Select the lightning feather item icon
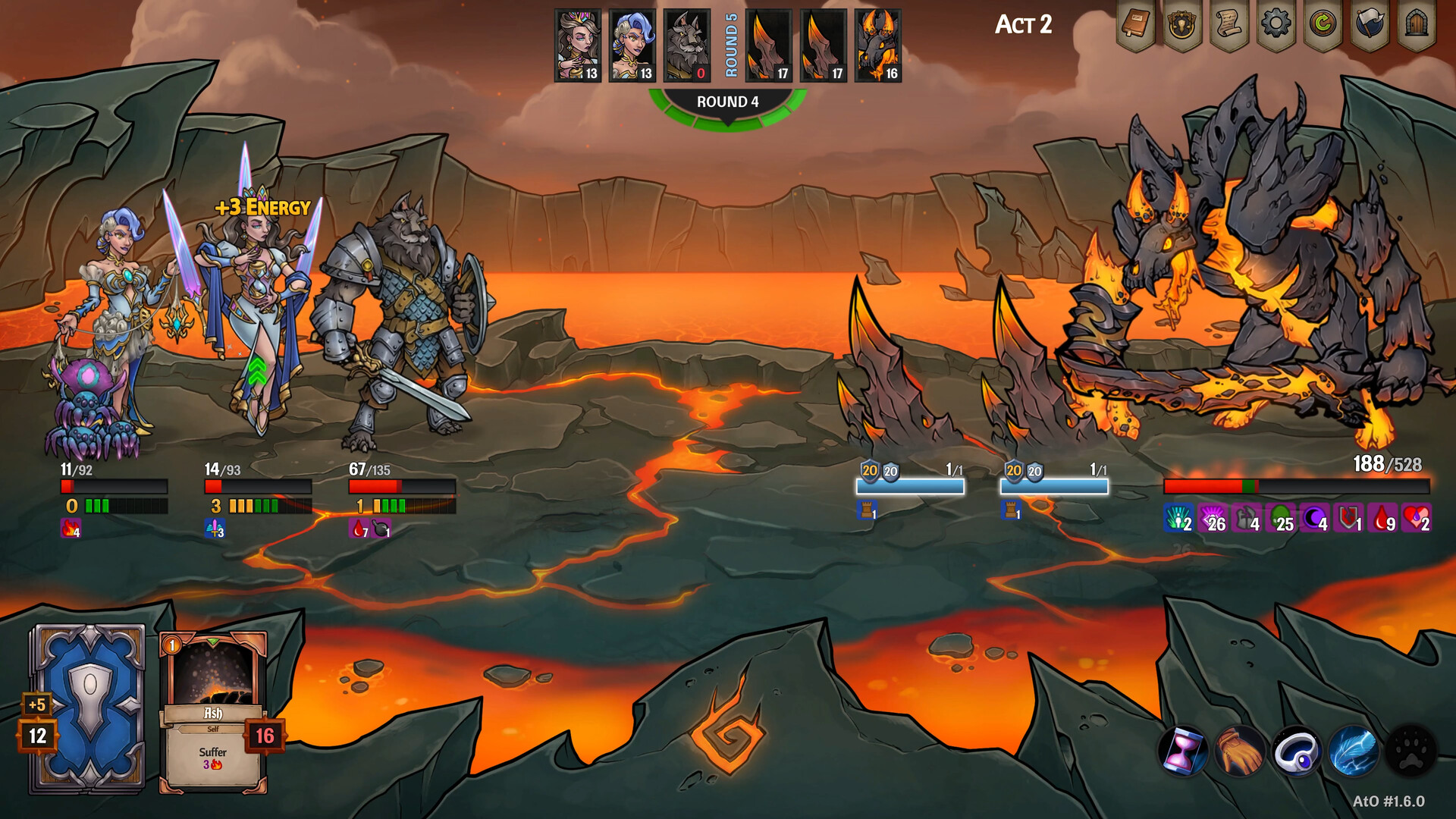Image resolution: width=1456 pixels, height=819 pixels. point(1354,752)
